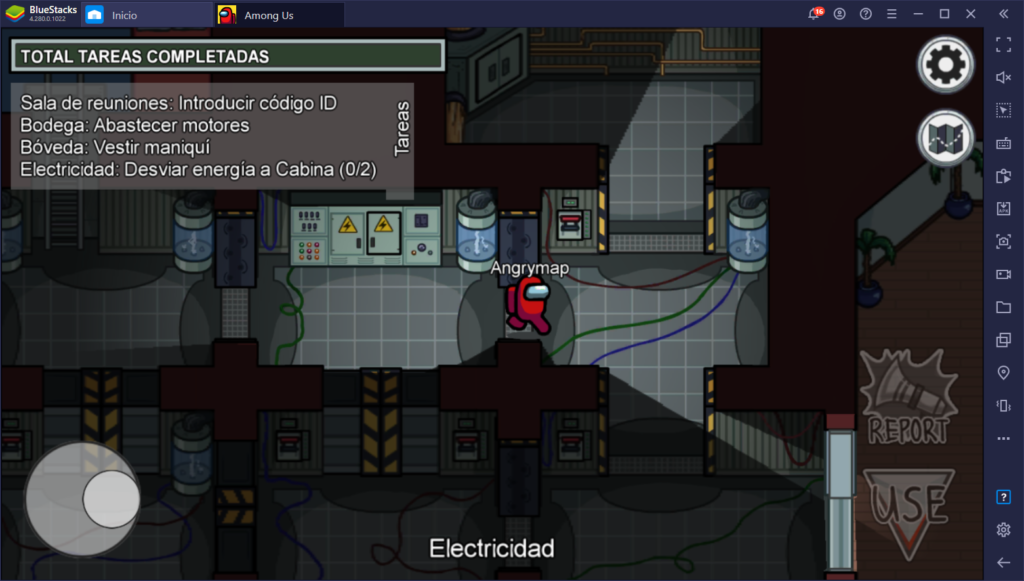The width and height of the screenshot is (1024, 581).
Task: Open the gear settings menu
Action: (x=944, y=66)
